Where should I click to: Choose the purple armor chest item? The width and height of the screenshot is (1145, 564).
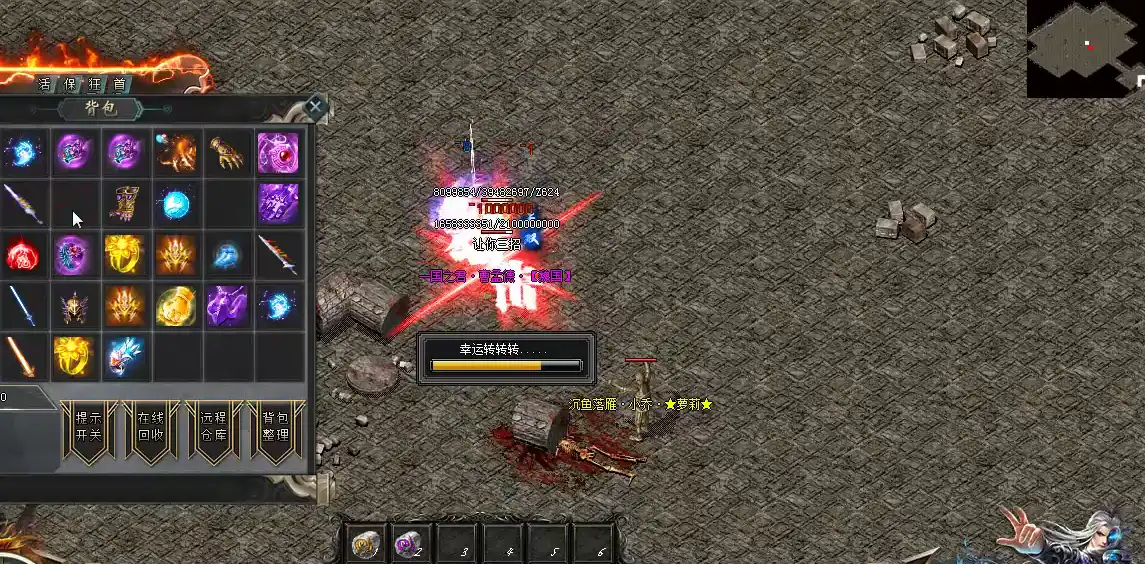[x=279, y=204]
